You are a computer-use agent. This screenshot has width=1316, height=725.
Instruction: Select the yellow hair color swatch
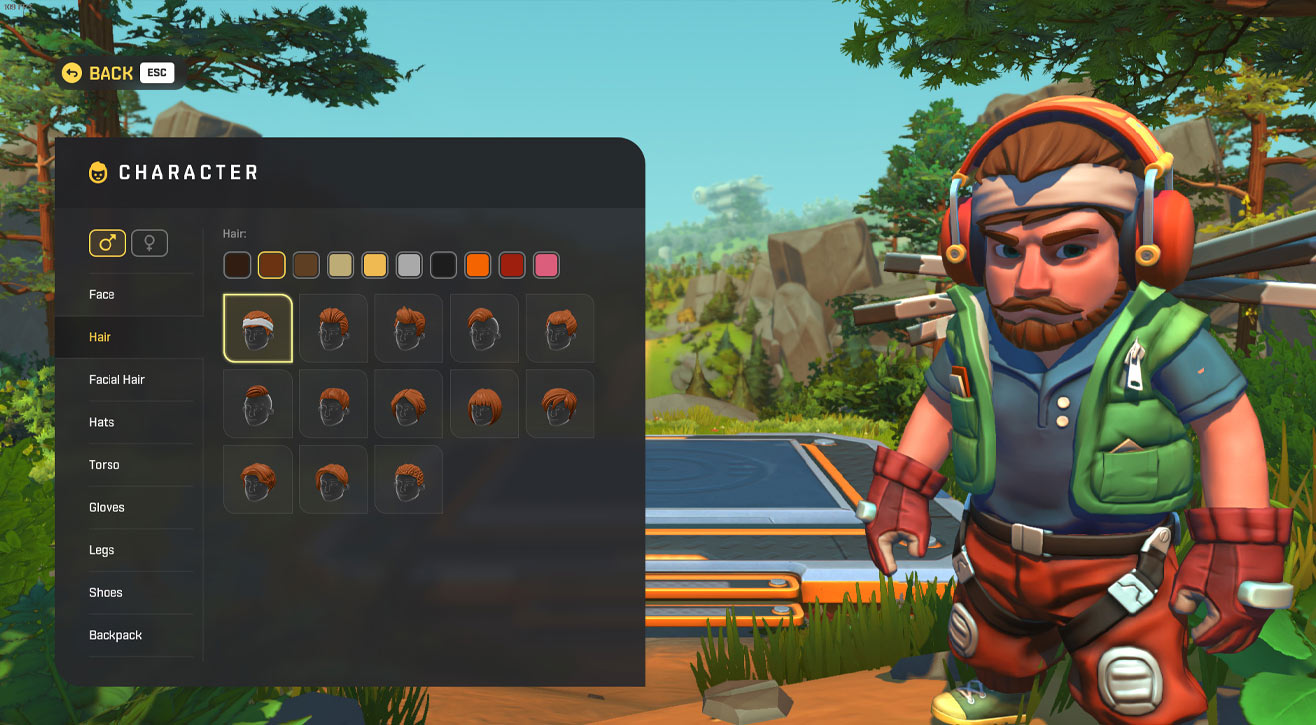click(x=373, y=265)
